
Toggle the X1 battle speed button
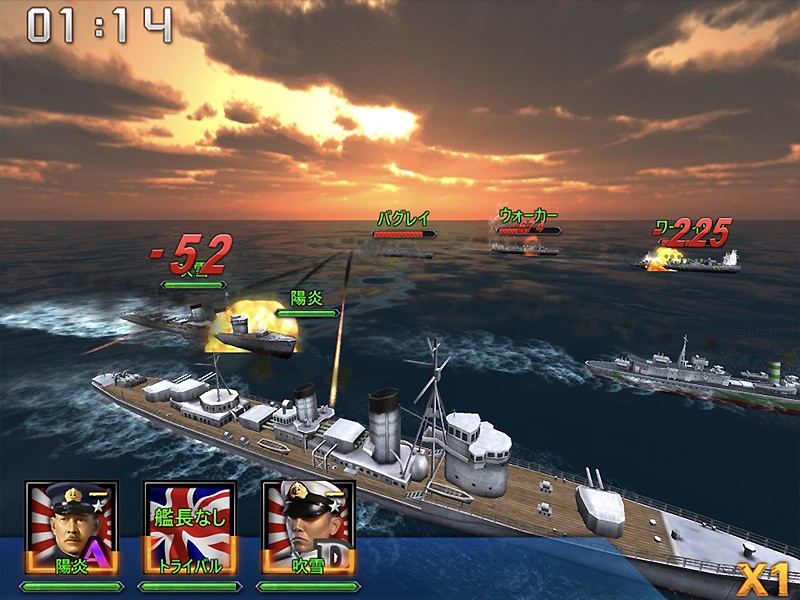point(765,577)
